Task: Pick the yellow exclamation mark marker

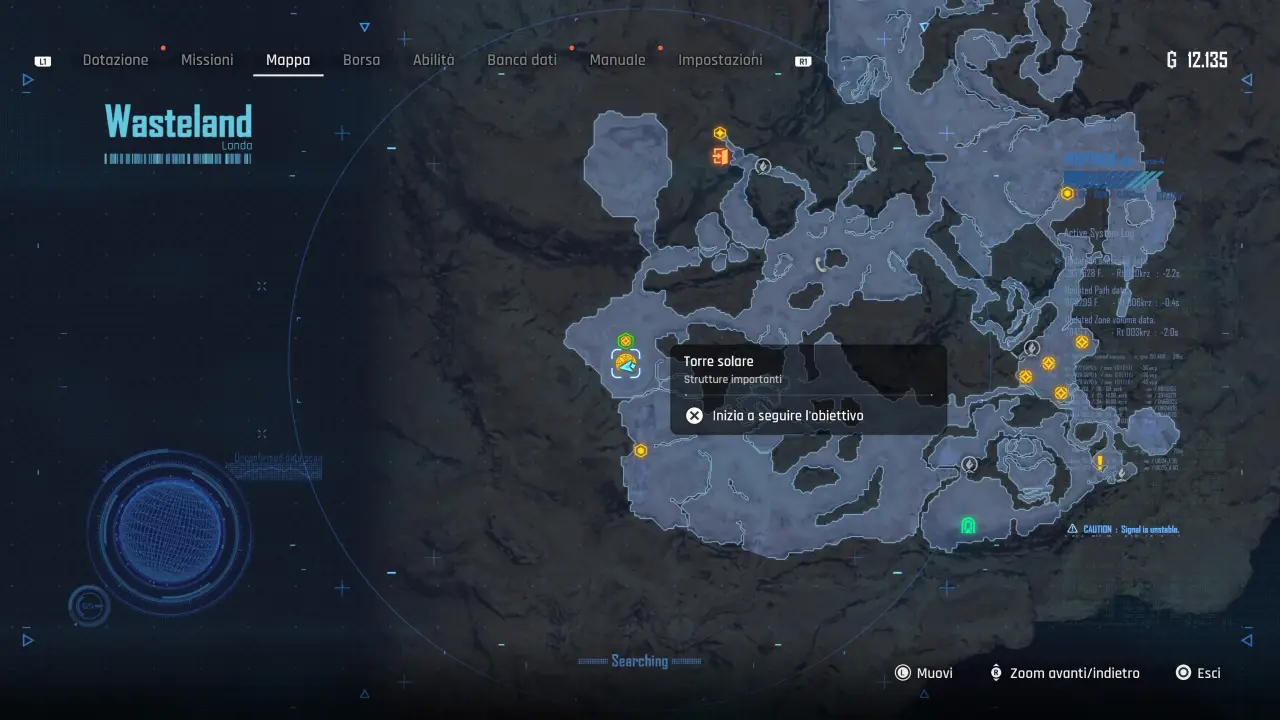Action: [x=1100, y=462]
